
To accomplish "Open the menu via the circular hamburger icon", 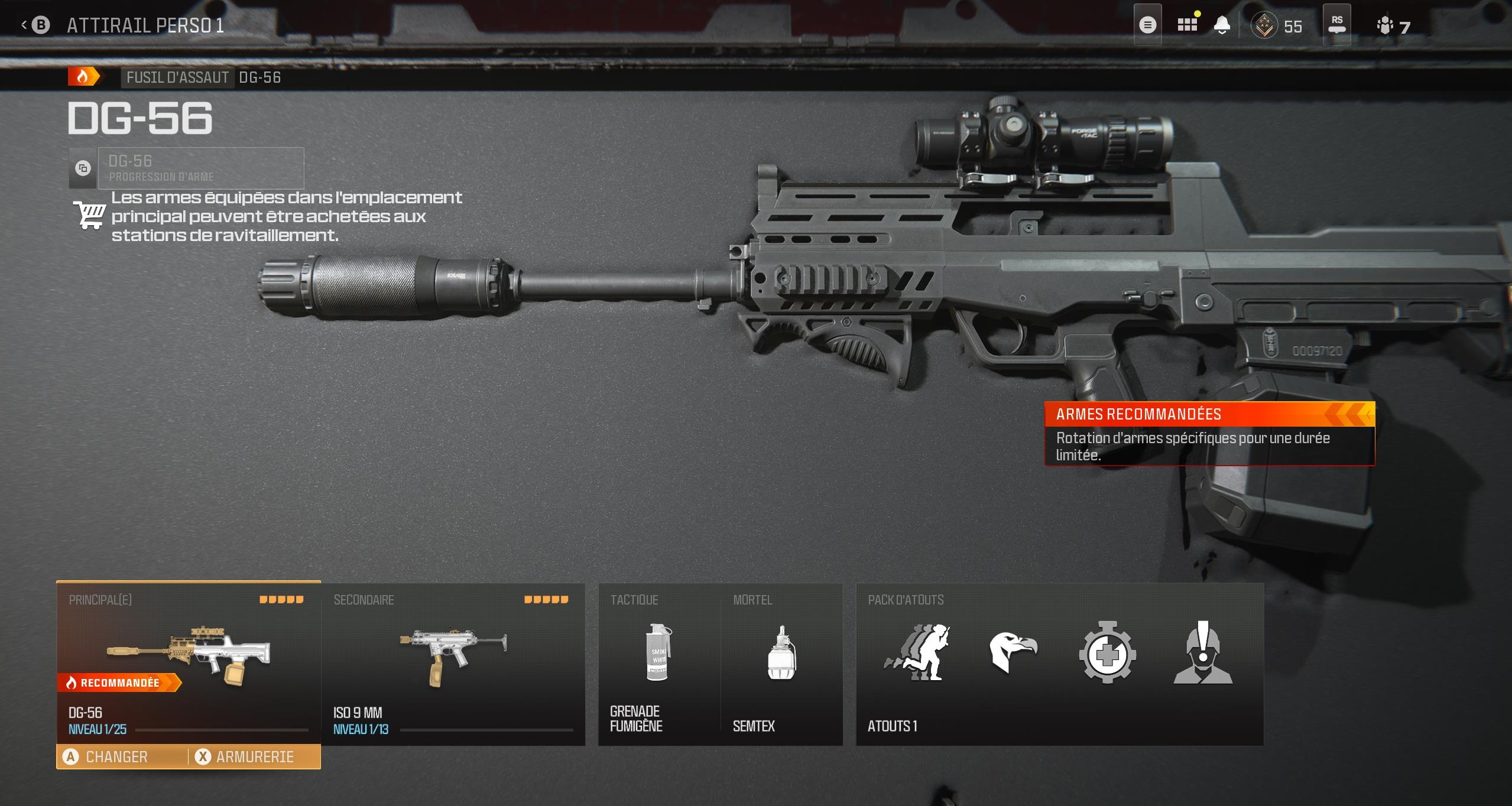I will [x=1147, y=25].
